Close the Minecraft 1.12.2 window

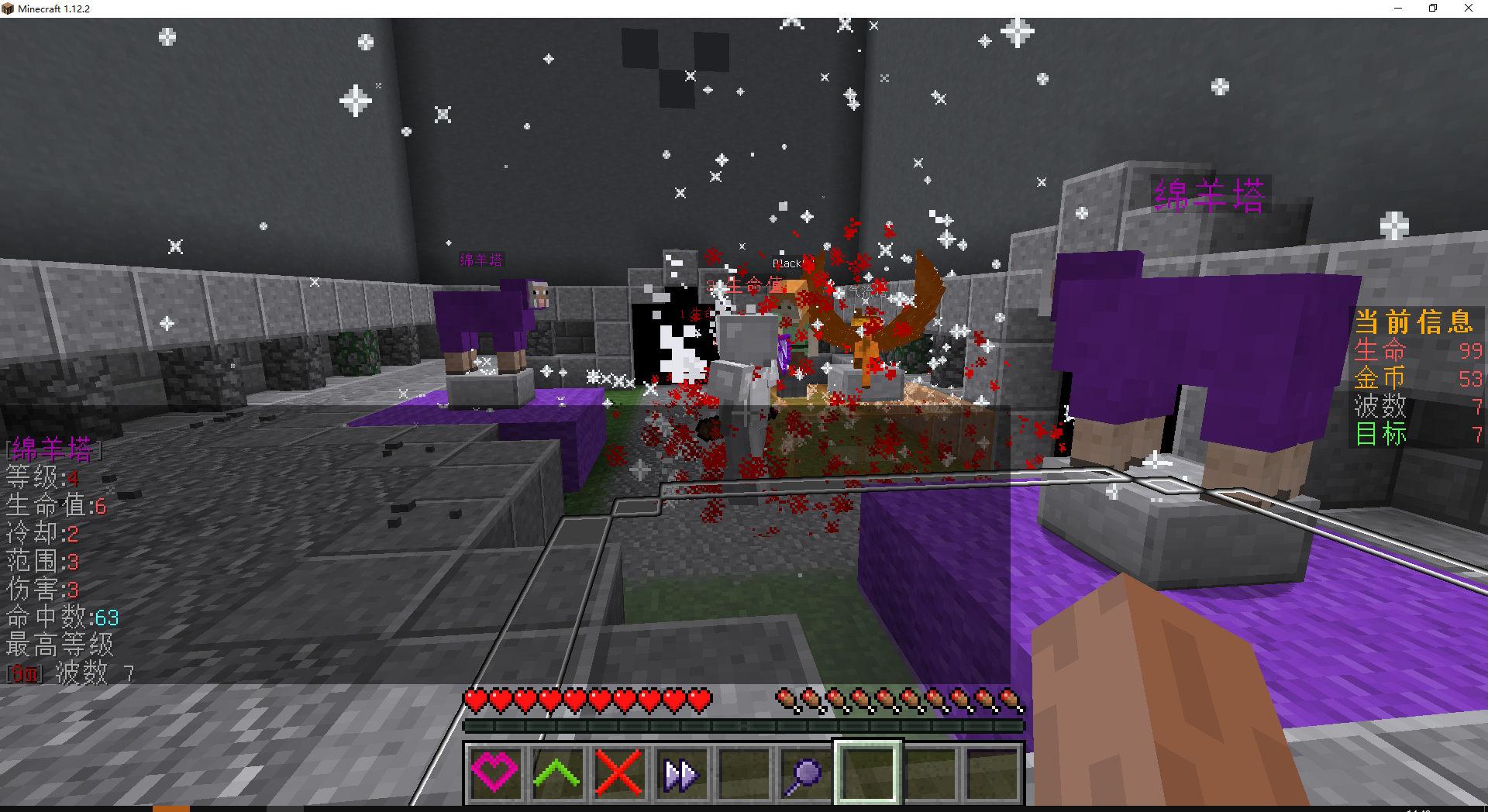[1468, 9]
